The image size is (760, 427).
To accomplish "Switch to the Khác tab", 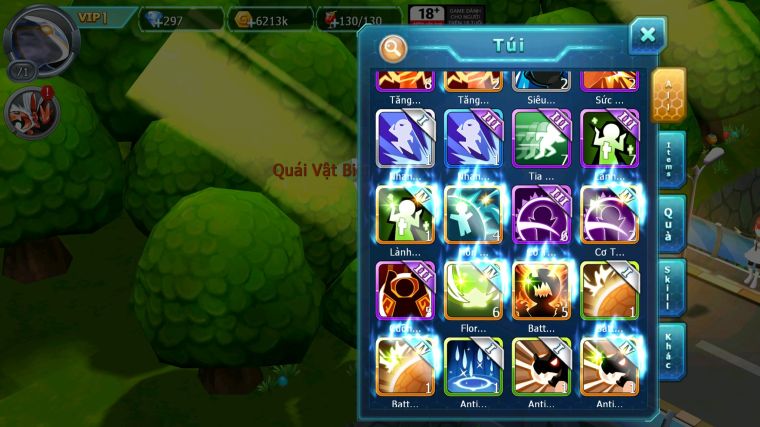I will 670,350.
